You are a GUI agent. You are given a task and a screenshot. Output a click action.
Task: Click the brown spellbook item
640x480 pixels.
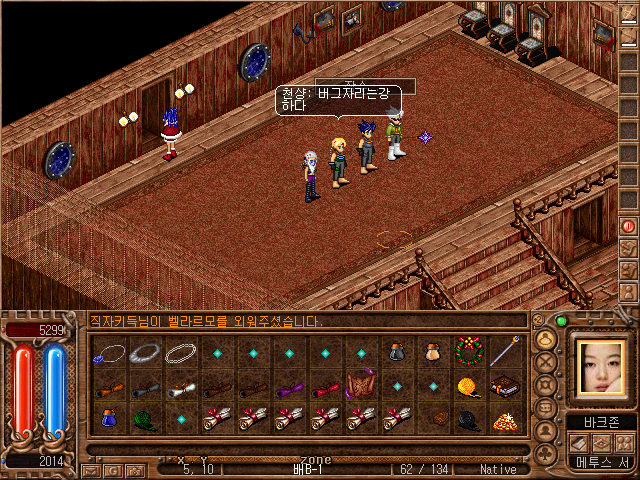click(x=505, y=386)
